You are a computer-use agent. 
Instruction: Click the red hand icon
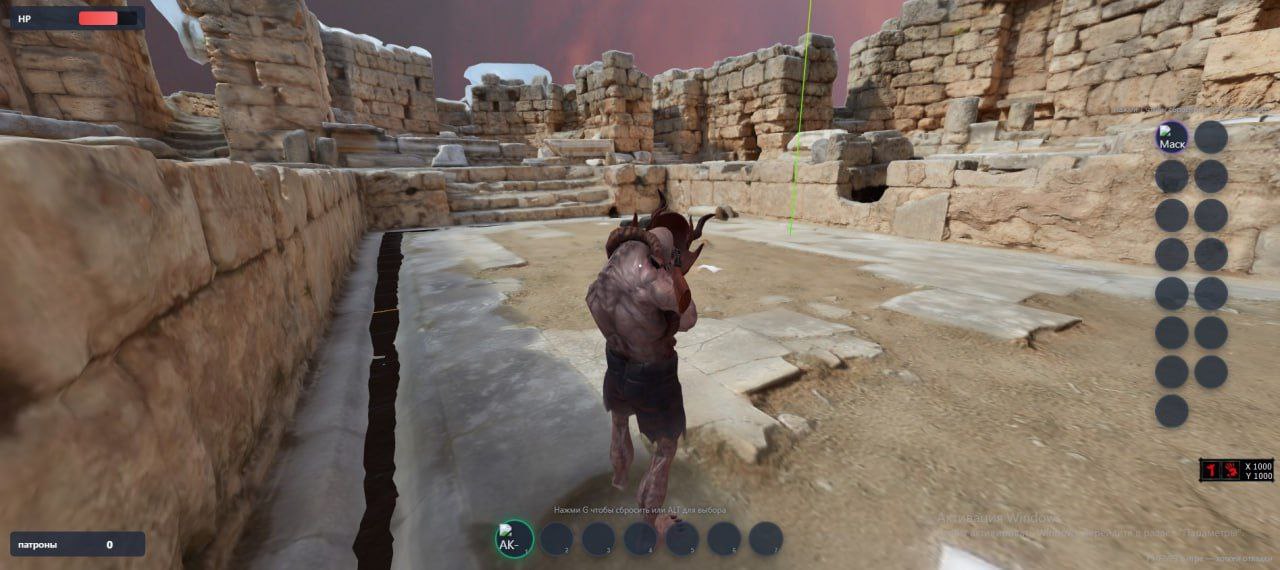[x=1229, y=470]
